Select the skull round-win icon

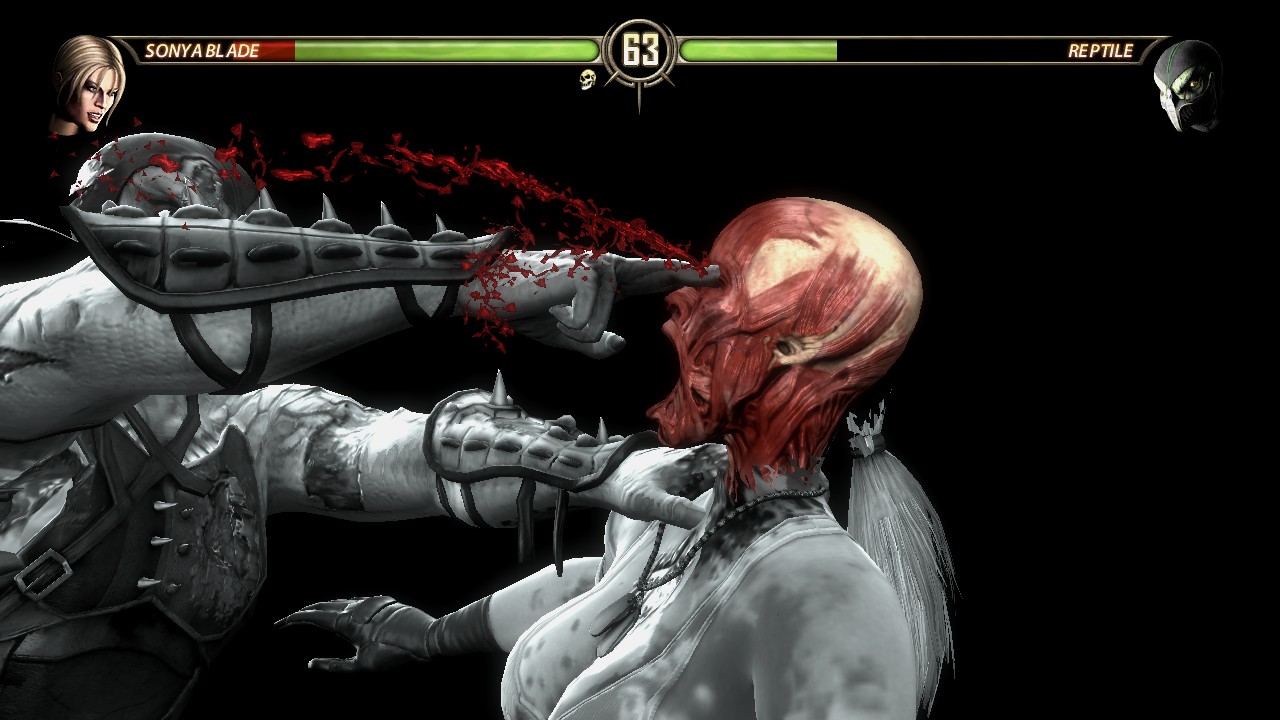click(587, 79)
